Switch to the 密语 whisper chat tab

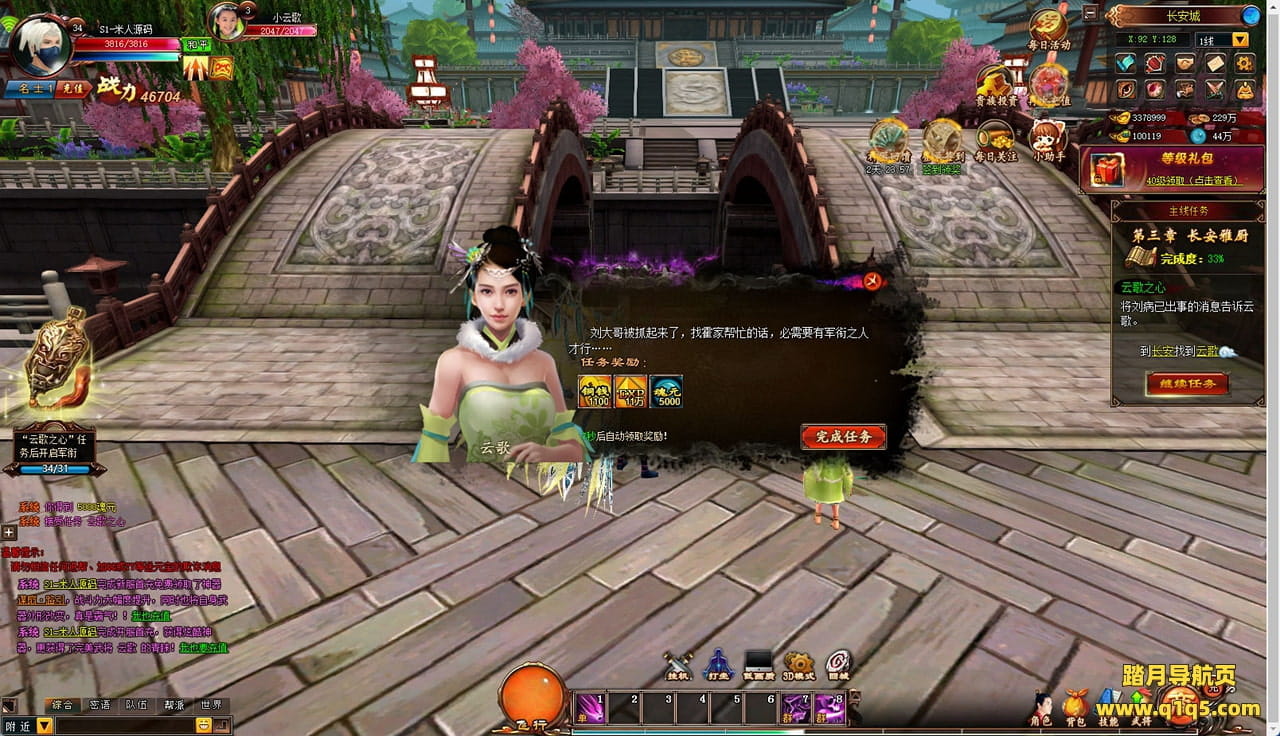click(x=100, y=705)
